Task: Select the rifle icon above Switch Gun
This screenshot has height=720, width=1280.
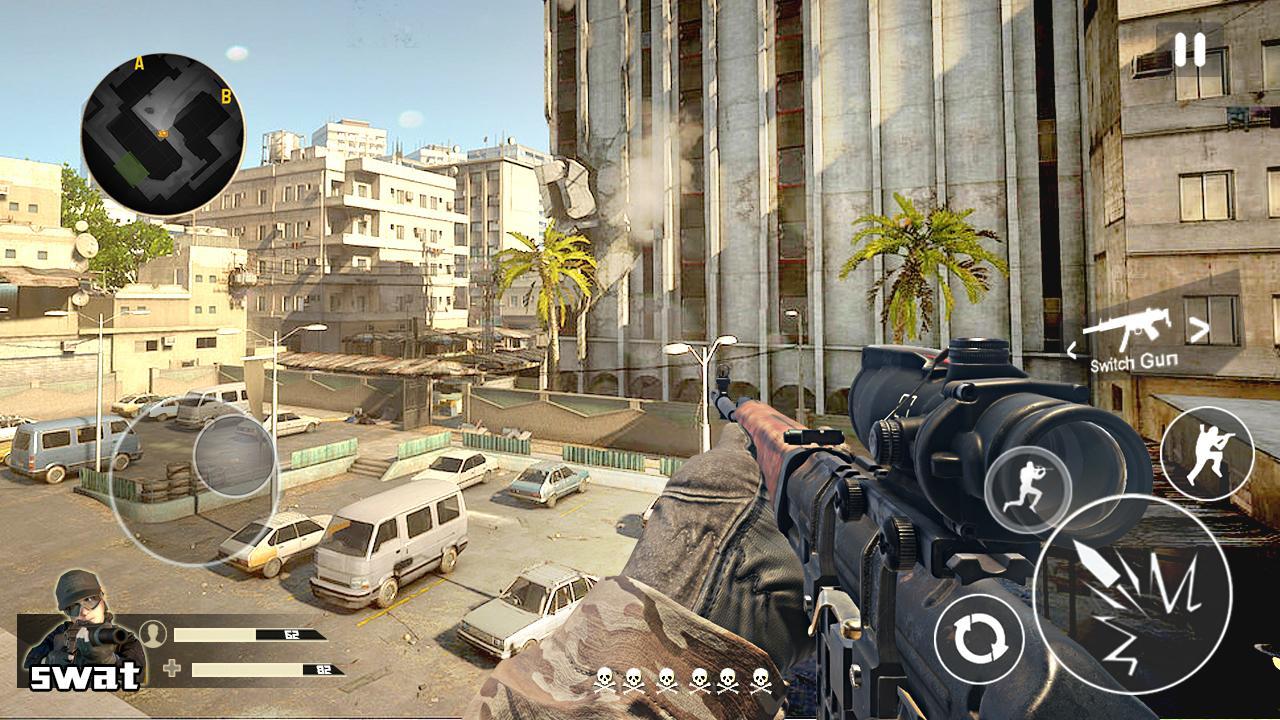Action: (1139, 327)
